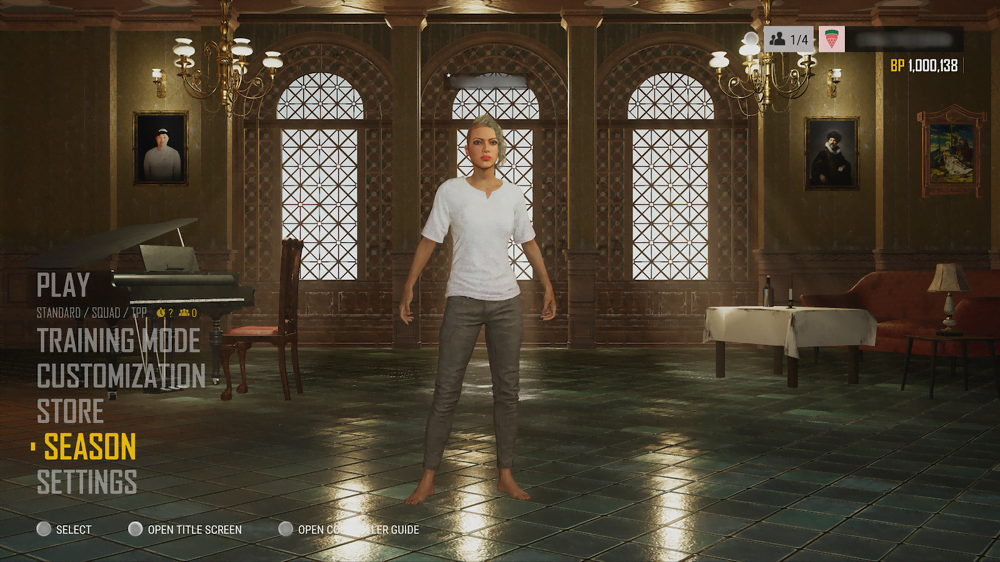The width and height of the screenshot is (1000, 562).
Task: Select the highlighted Season entry
Action: point(90,447)
